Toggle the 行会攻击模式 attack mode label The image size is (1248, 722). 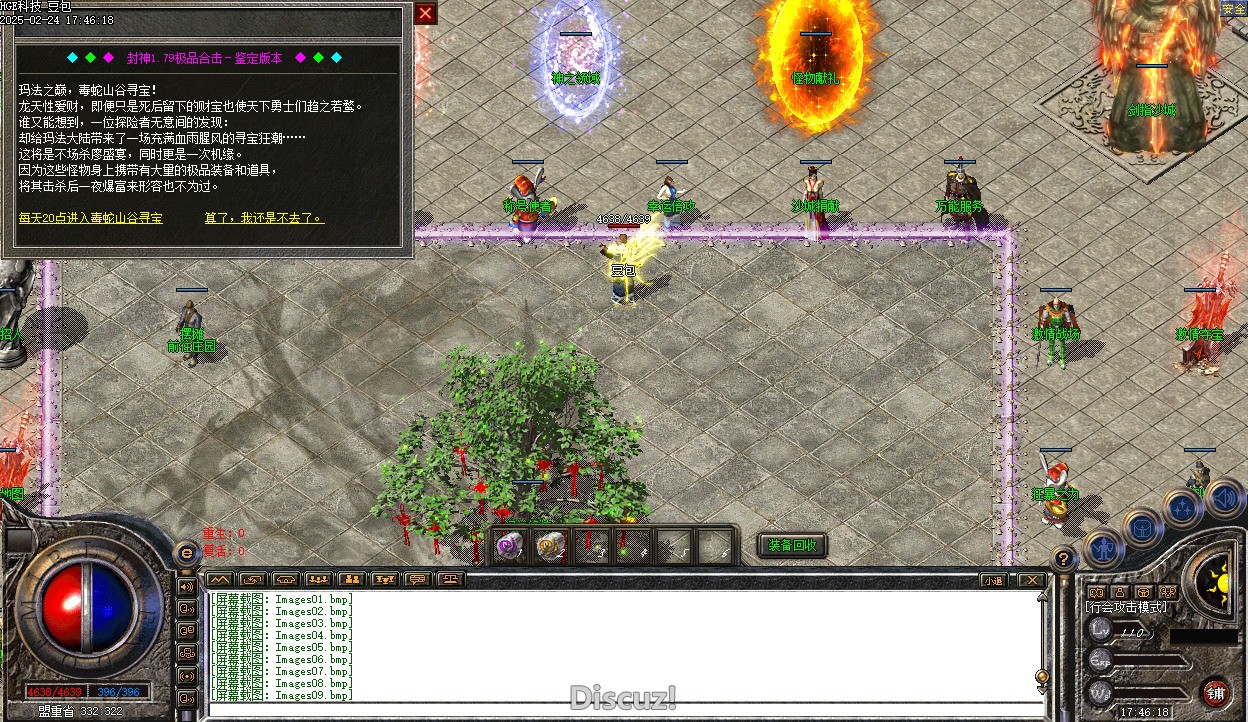tap(1126, 607)
